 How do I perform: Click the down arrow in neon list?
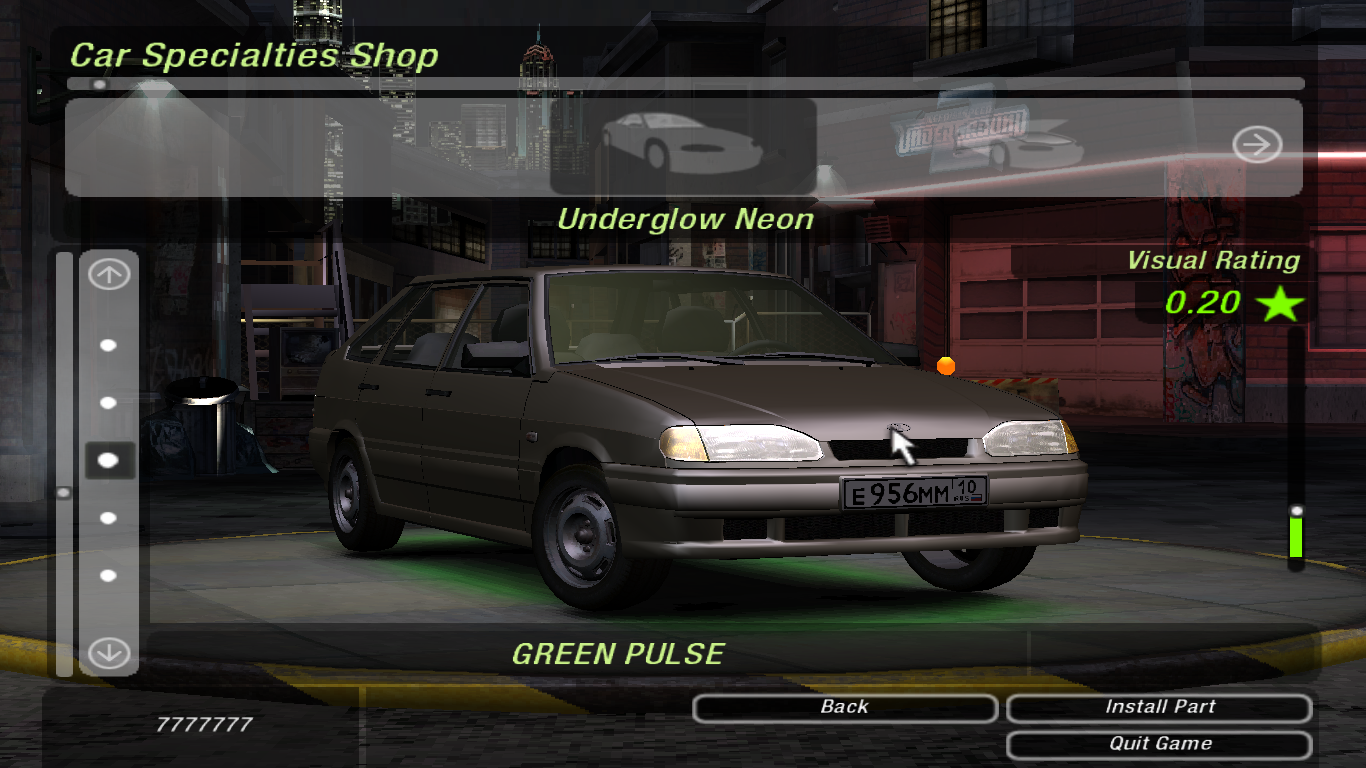pyautogui.click(x=109, y=653)
